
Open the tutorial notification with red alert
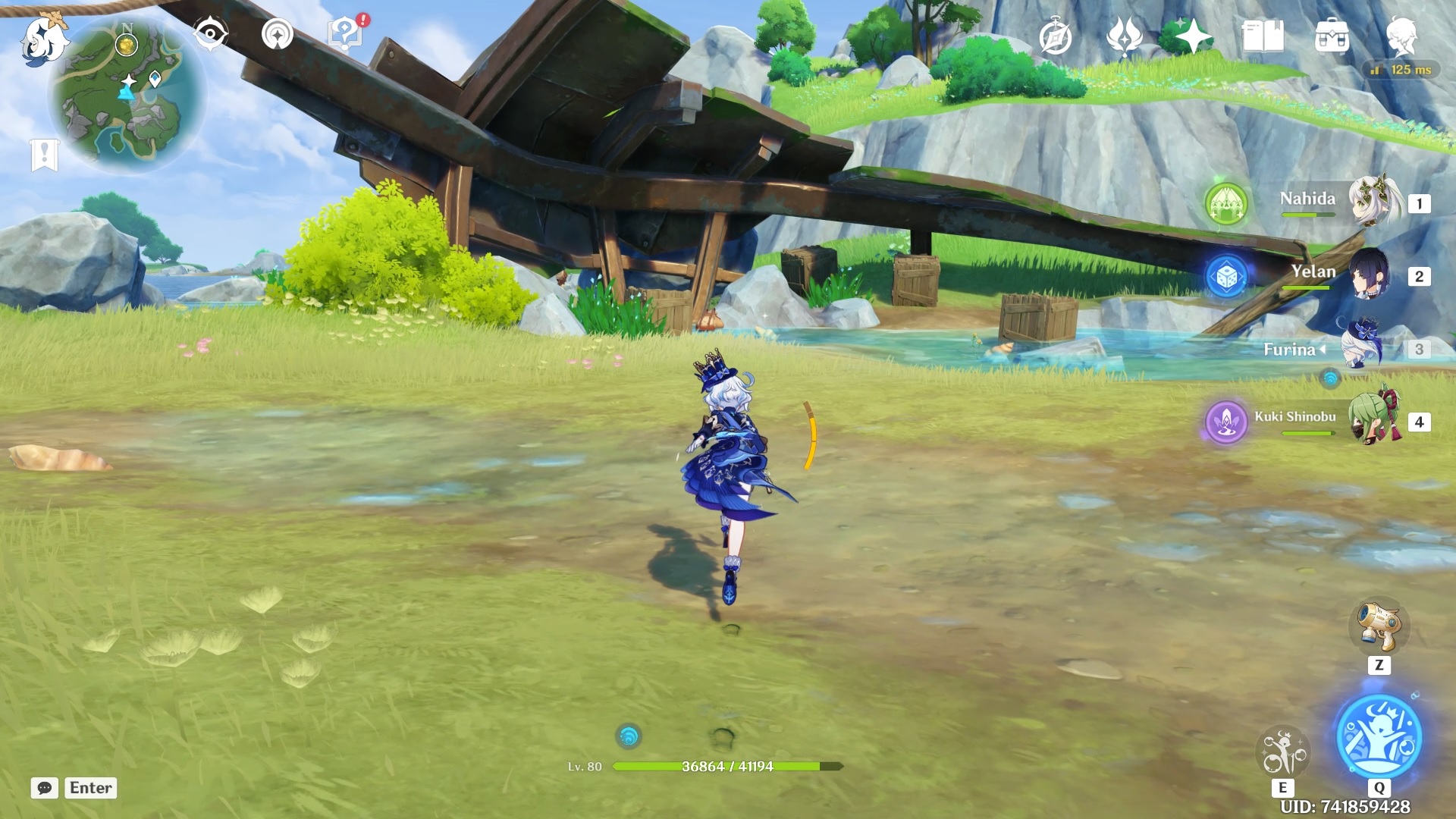tap(346, 34)
